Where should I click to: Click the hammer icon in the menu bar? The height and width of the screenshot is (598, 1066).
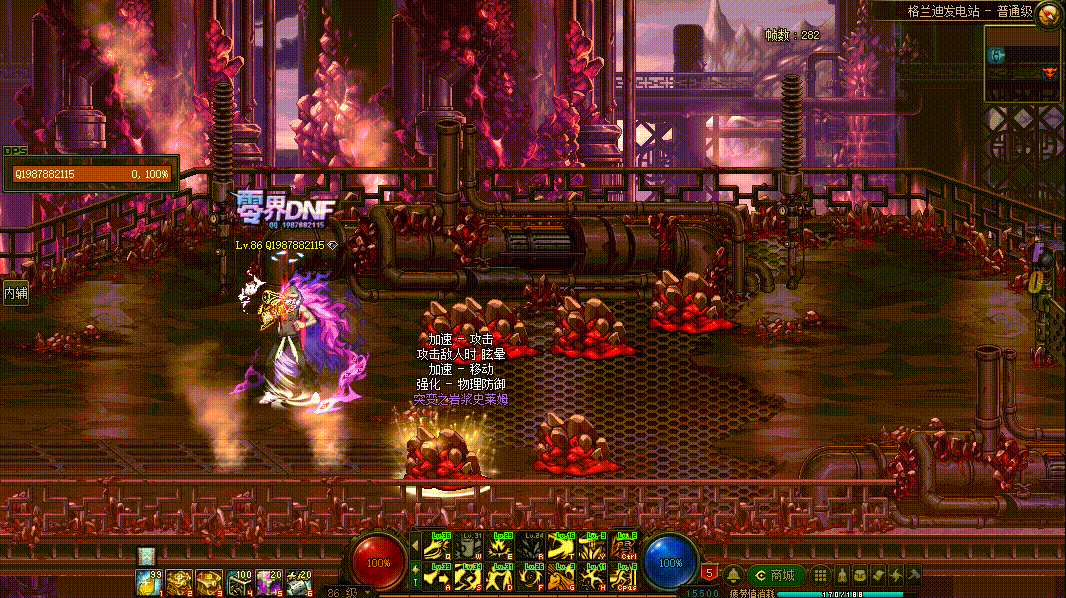[913, 575]
